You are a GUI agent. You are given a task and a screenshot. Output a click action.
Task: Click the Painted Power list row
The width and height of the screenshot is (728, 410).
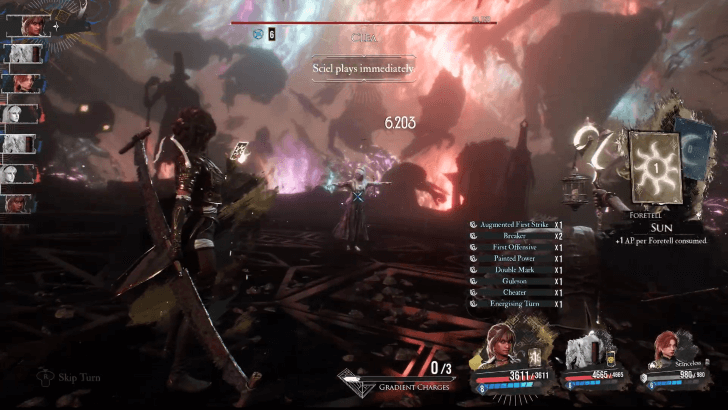pyautogui.click(x=516, y=259)
